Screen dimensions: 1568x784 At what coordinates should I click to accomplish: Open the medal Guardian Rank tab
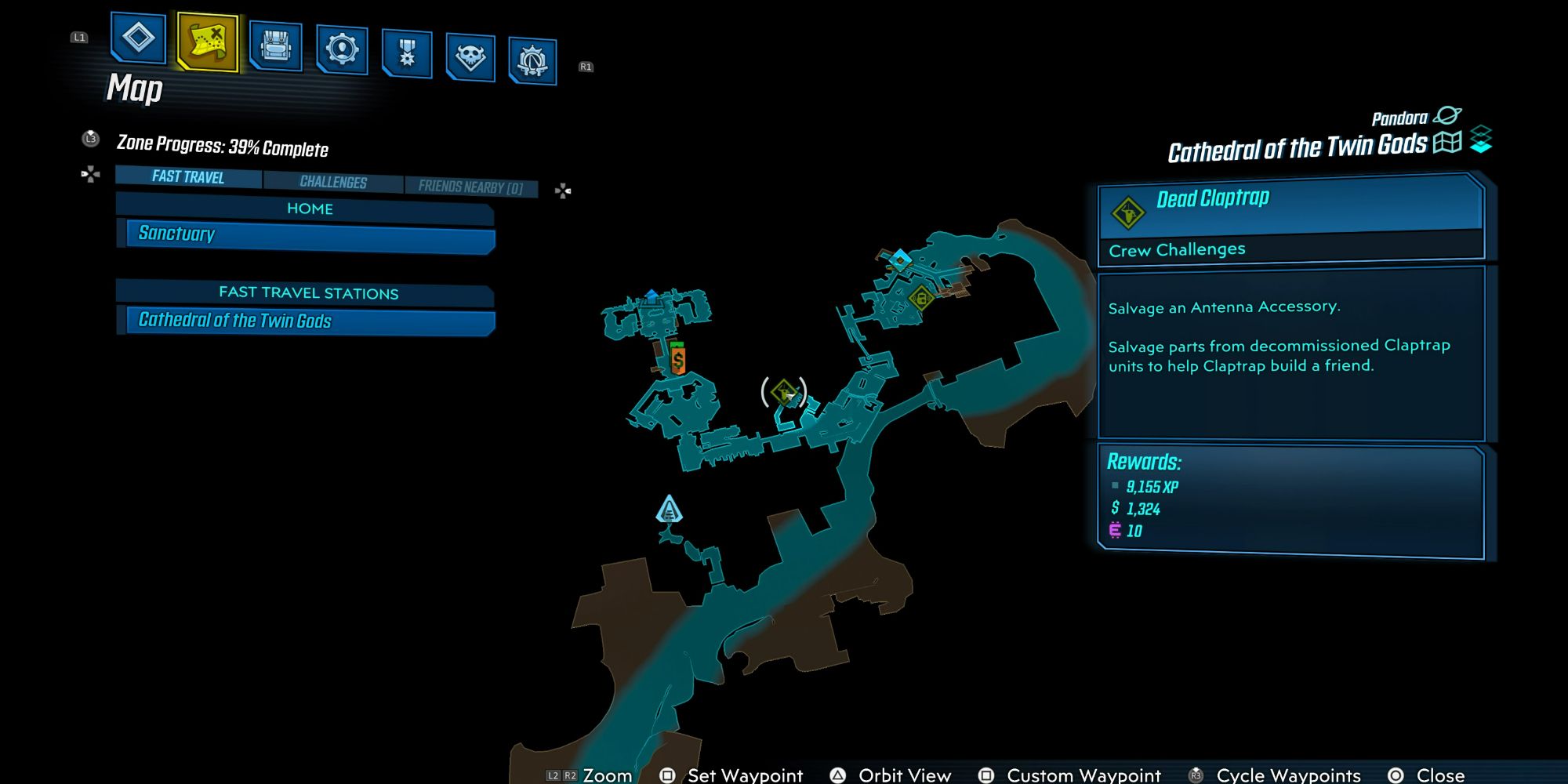(407, 53)
